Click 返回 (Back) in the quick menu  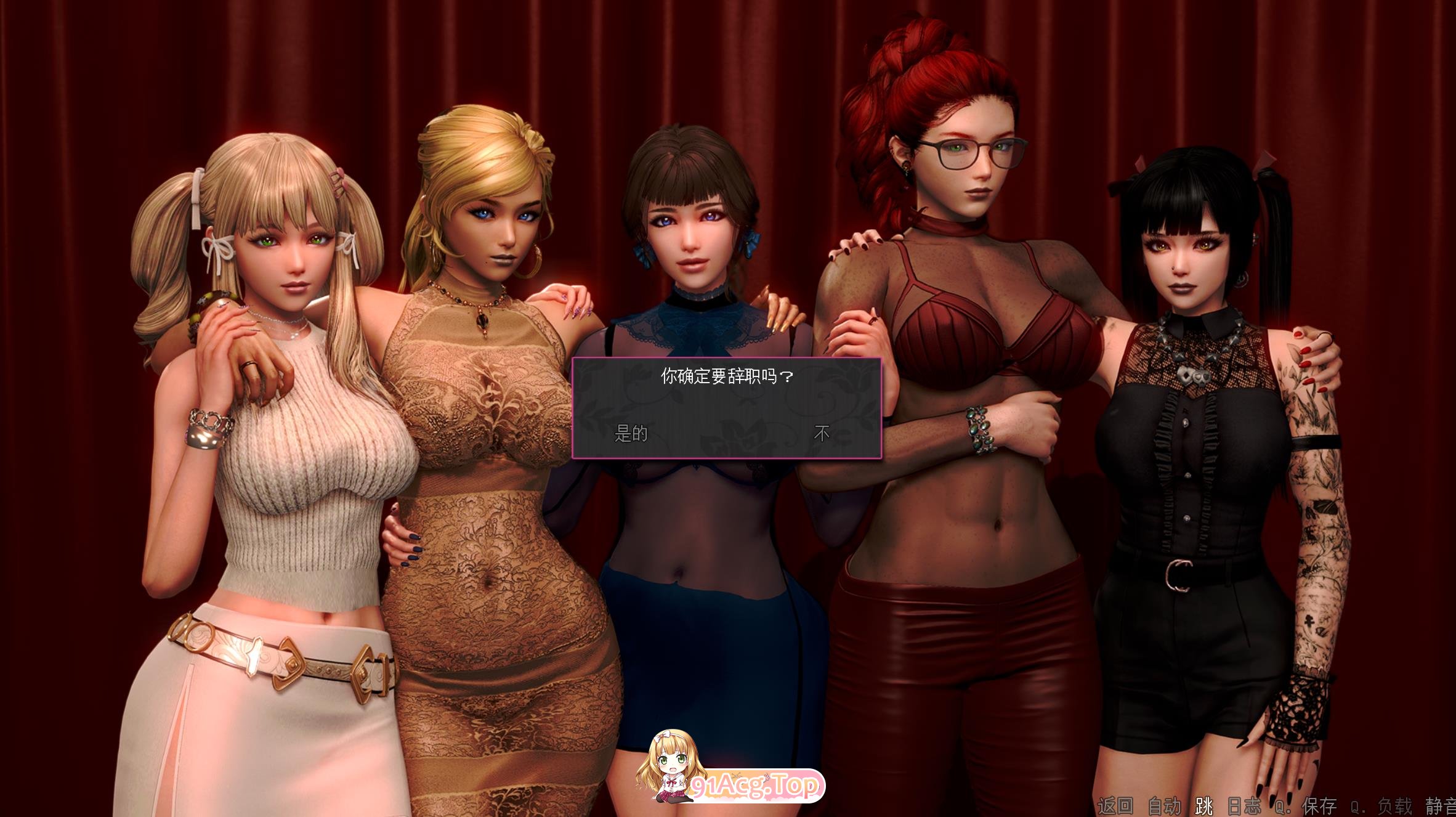[1115, 805]
